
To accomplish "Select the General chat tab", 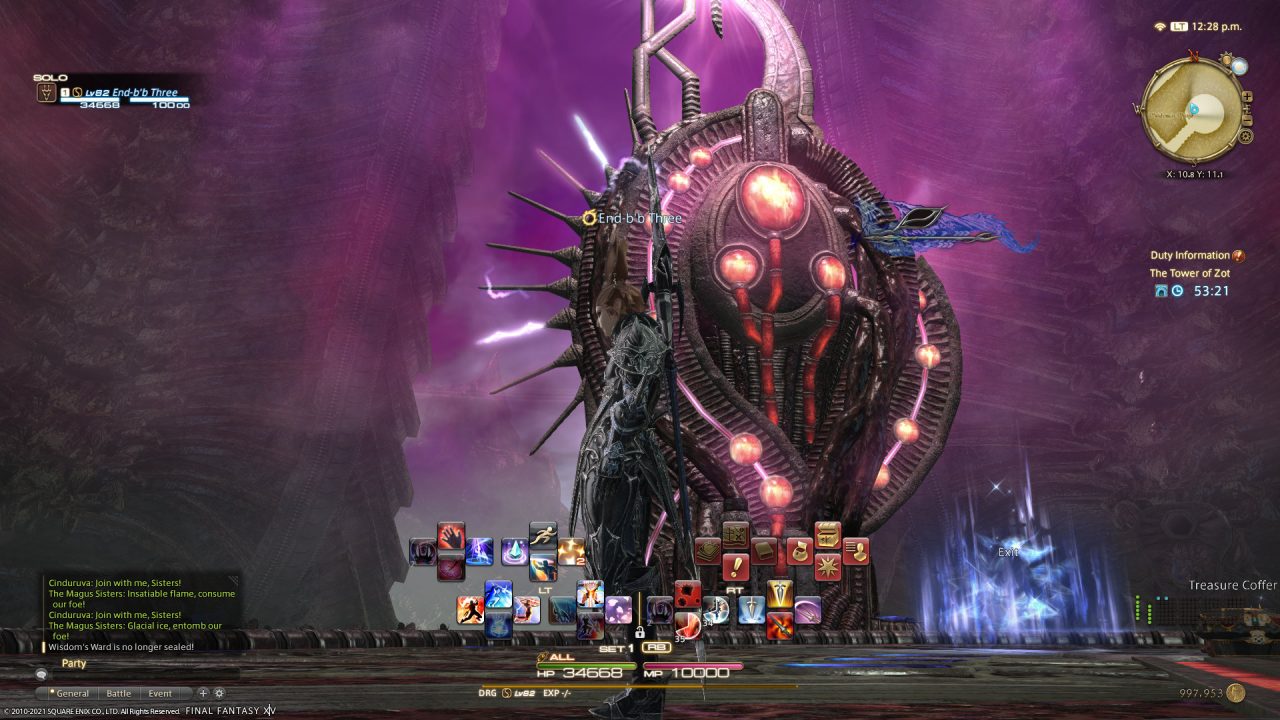I will pos(73,693).
